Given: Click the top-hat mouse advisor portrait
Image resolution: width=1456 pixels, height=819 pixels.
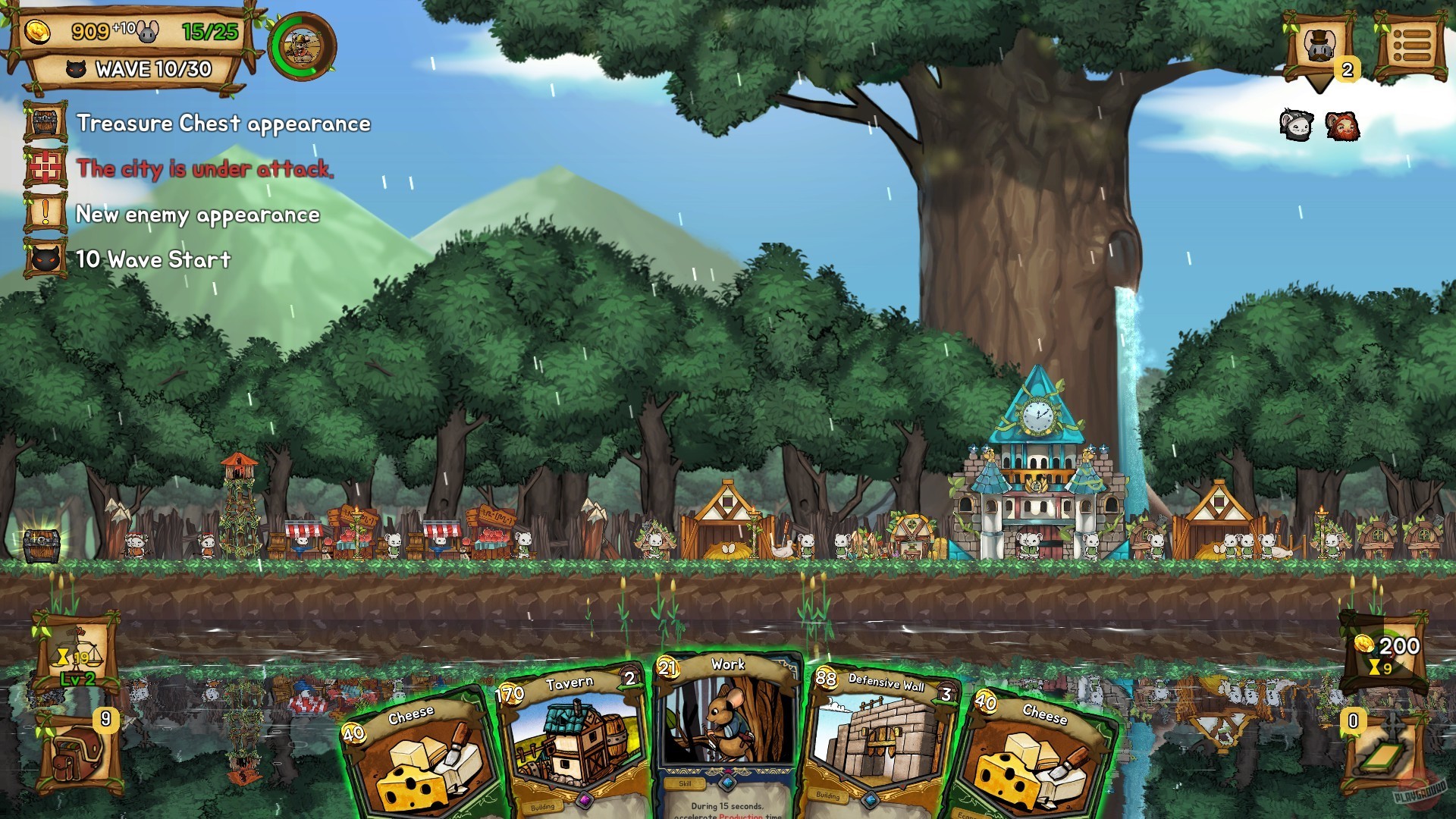Looking at the screenshot, I should click(1318, 45).
